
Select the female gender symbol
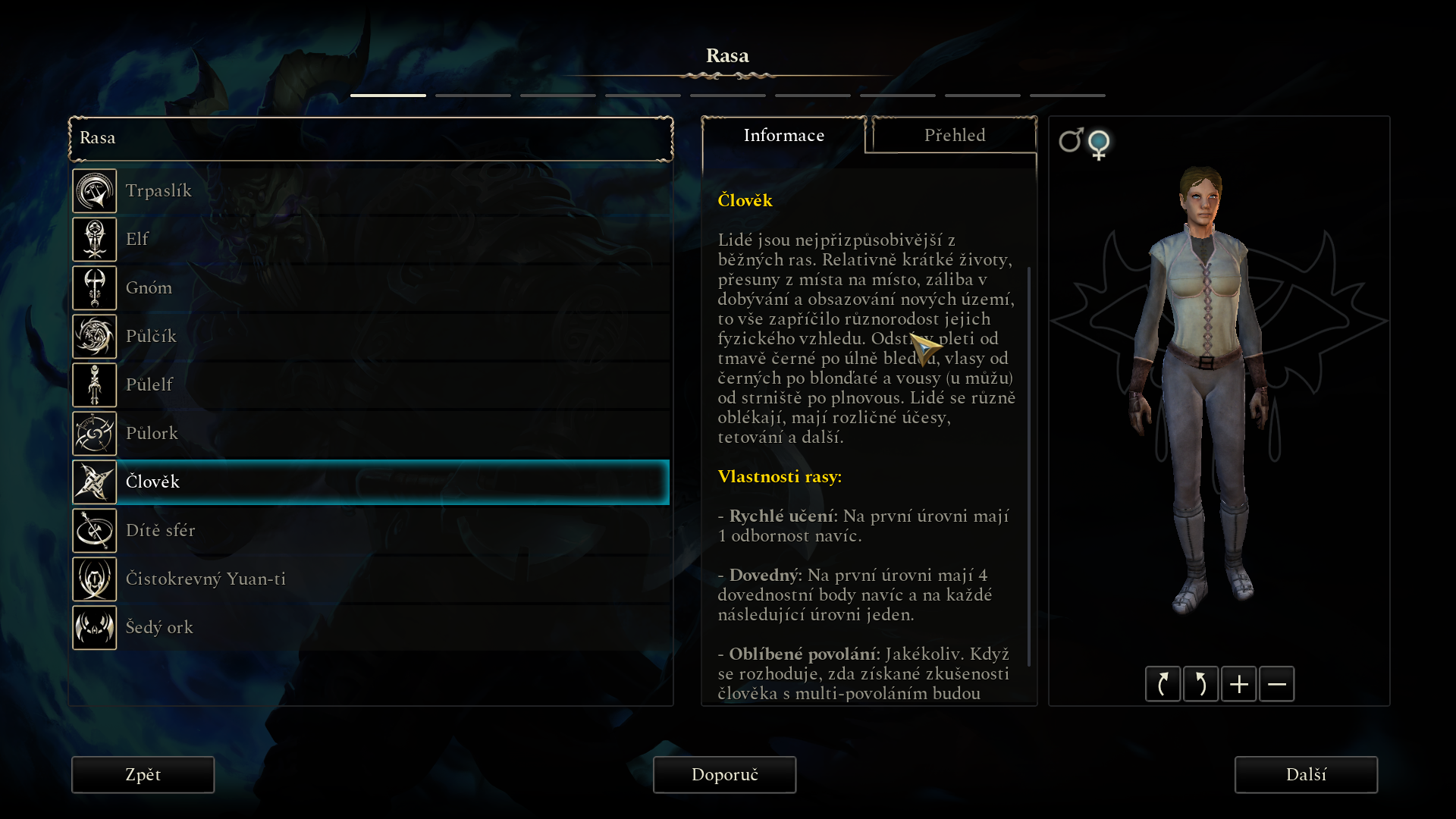1099,144
